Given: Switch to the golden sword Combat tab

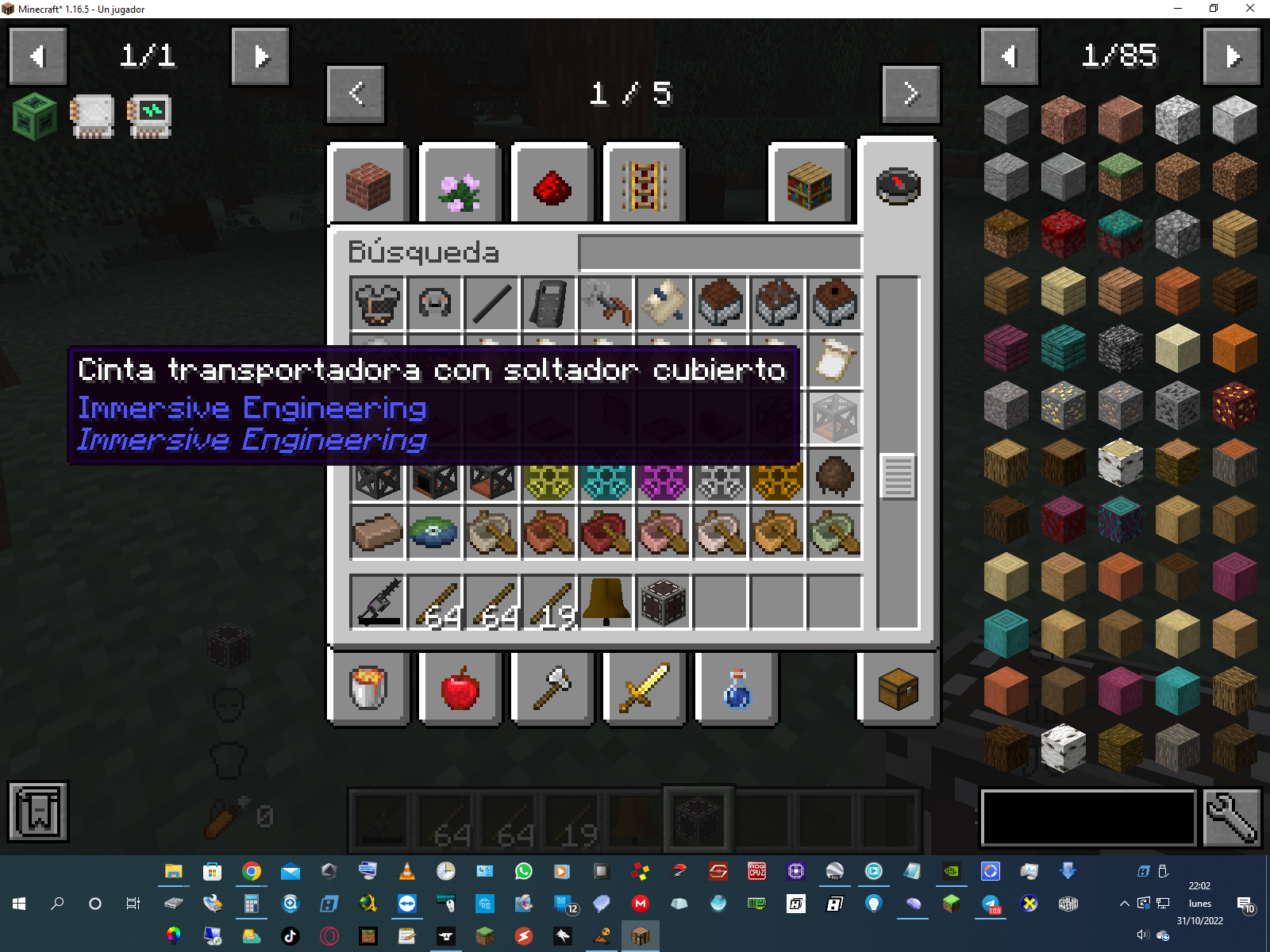Looking at the screenshot, I should 644,687.
